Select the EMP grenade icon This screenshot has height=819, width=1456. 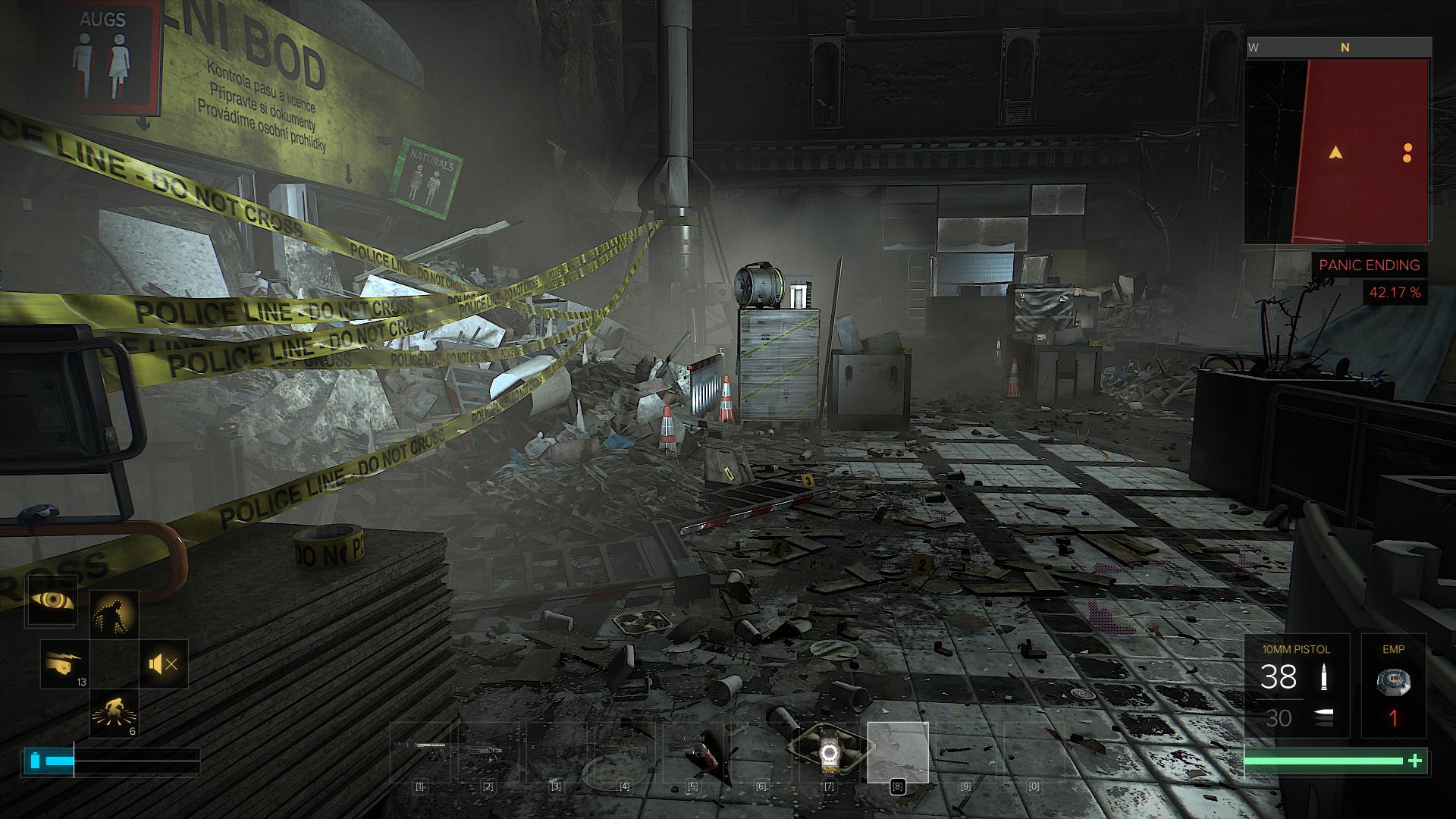1393,681
